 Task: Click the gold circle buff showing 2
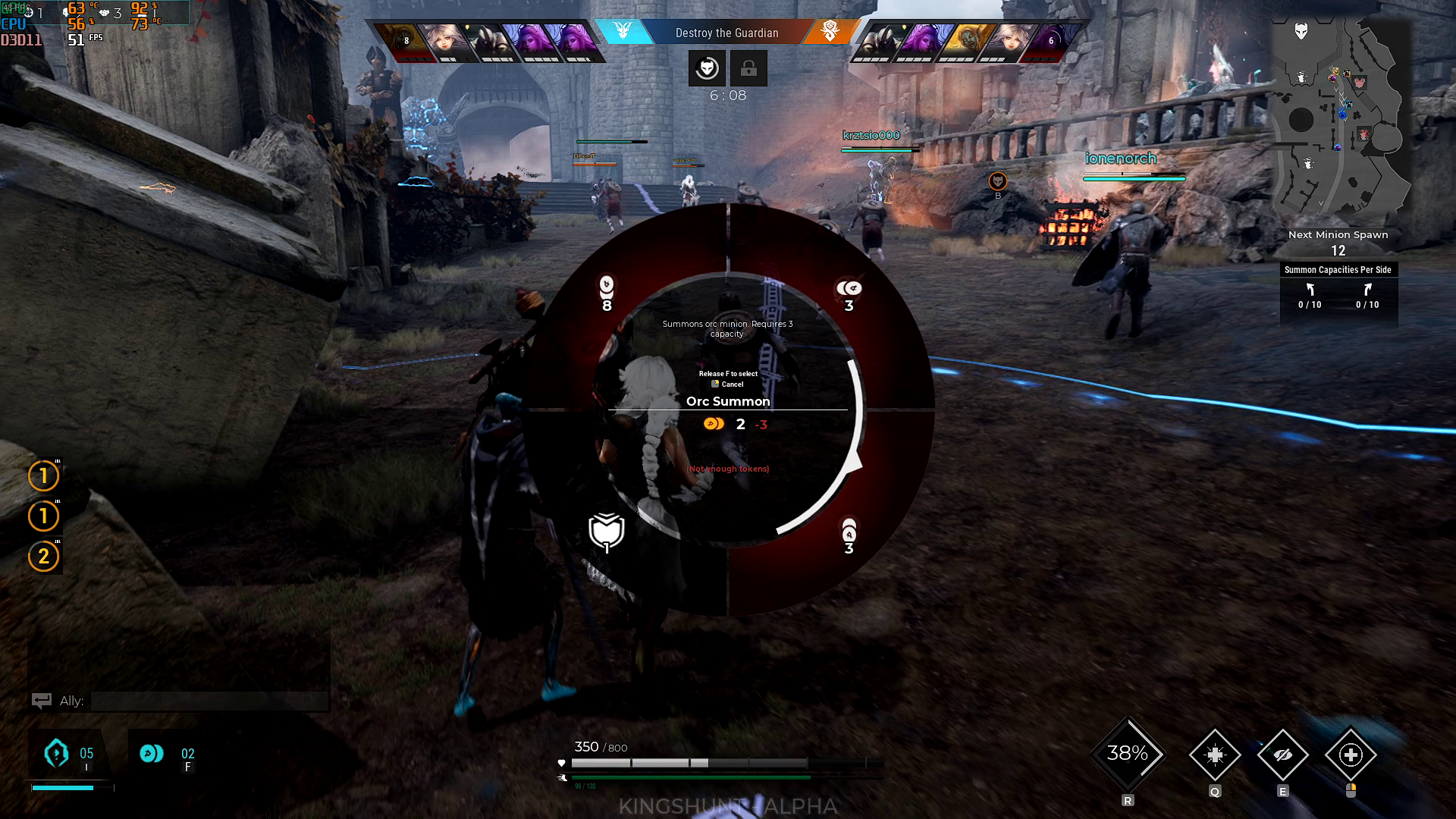[x=44, y=556]
